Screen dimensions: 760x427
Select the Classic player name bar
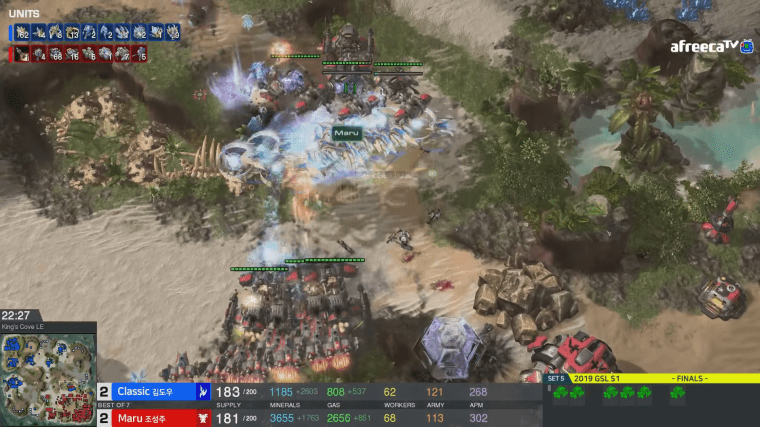[150, 391]
